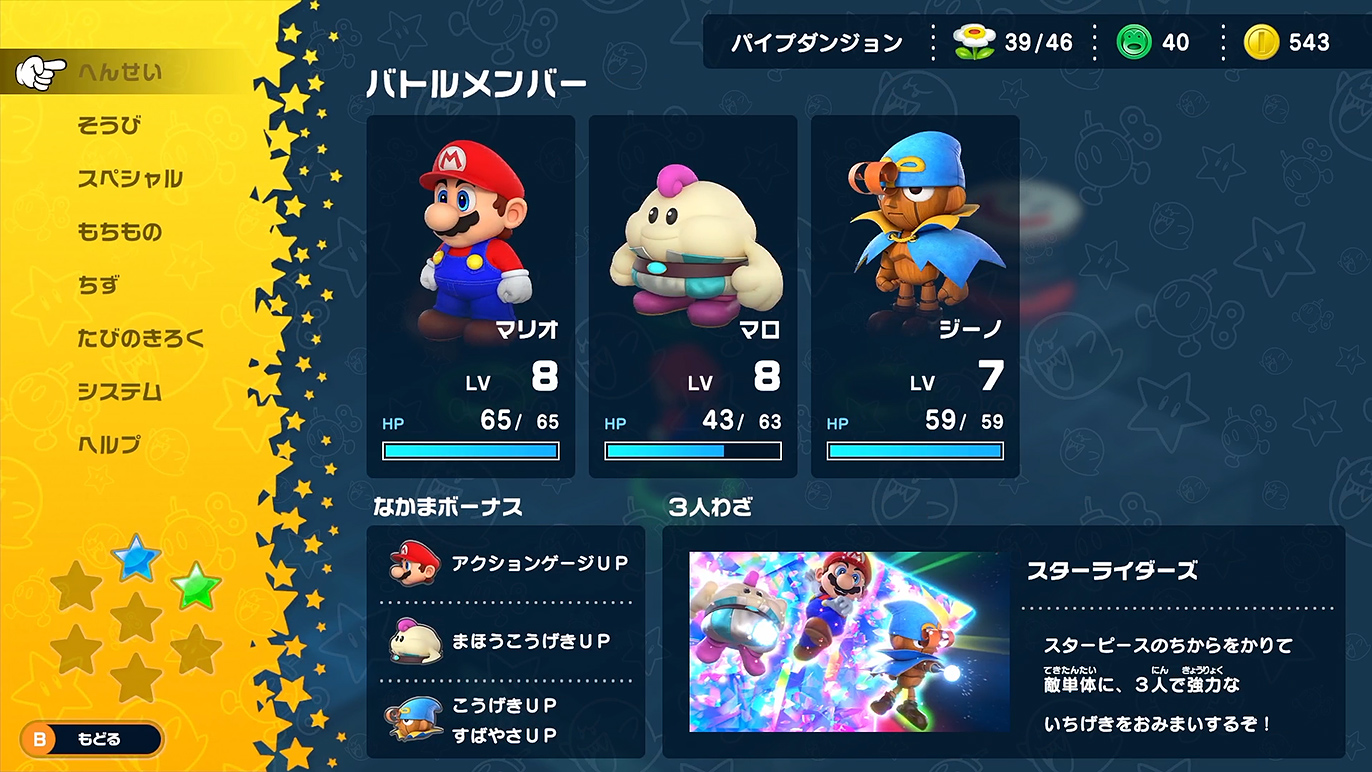
Task: Click the green Frog Coin icon
Action: pyautogui.click(x=1134, y=42)
